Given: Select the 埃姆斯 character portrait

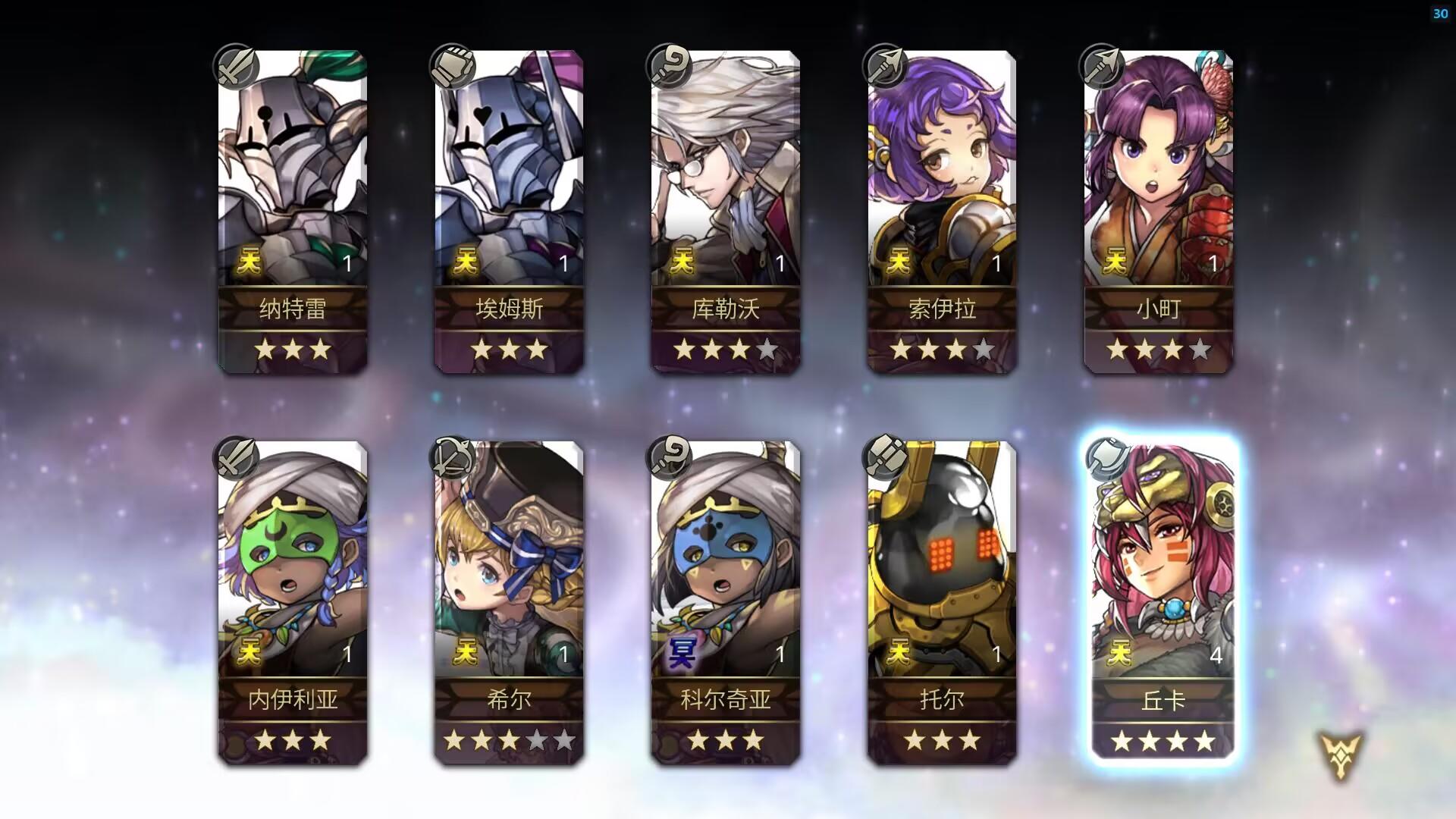Looking at the screenshot, I should click(x=509, y=167).
